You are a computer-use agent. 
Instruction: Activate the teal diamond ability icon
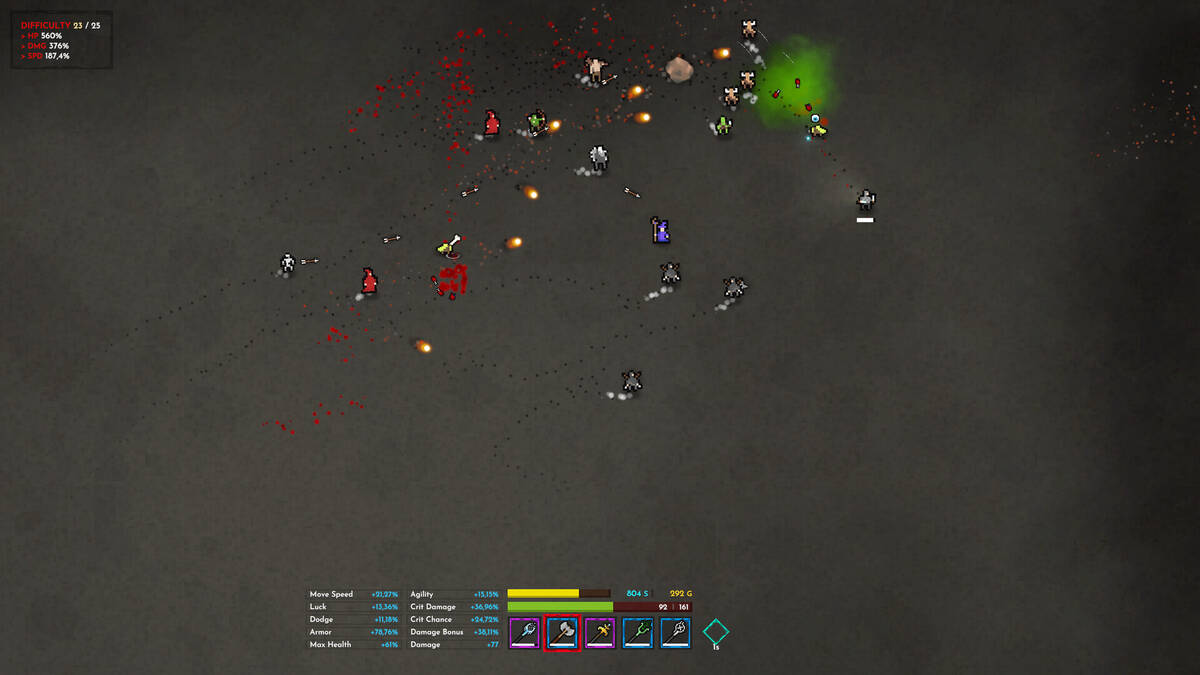(x=715, y=632)
